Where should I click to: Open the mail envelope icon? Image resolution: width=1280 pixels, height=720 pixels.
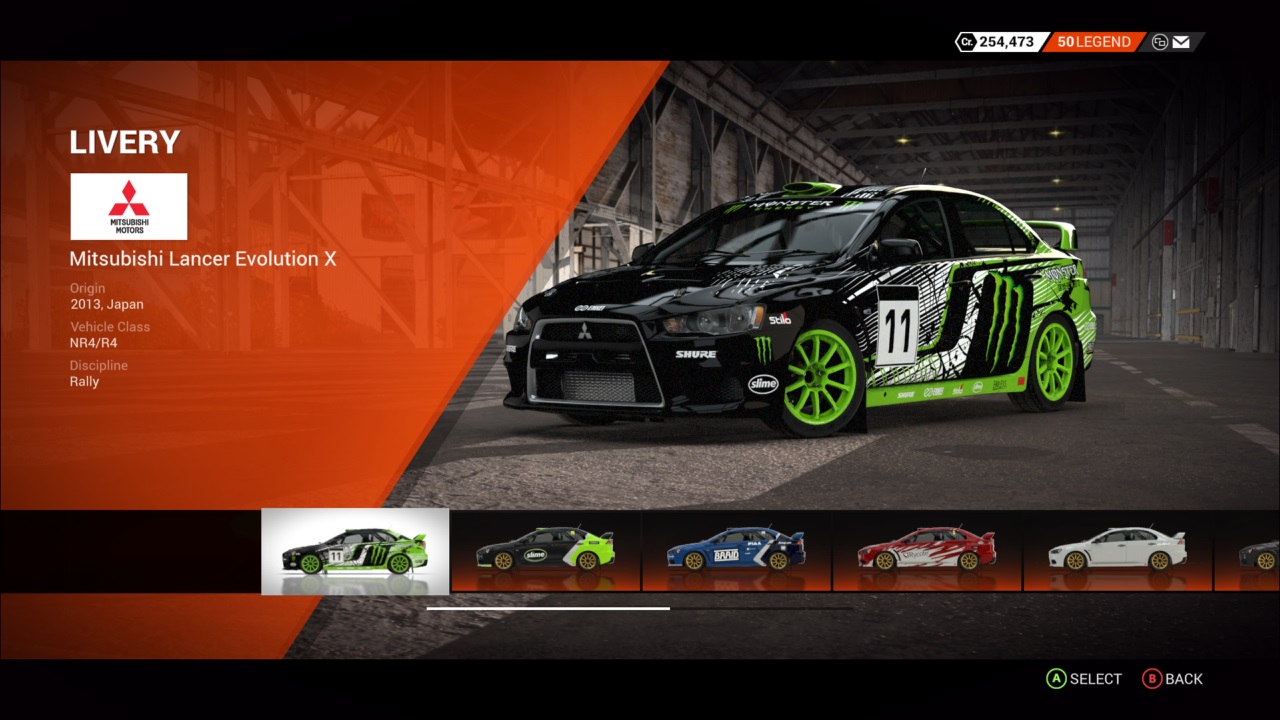[1181, 42]
